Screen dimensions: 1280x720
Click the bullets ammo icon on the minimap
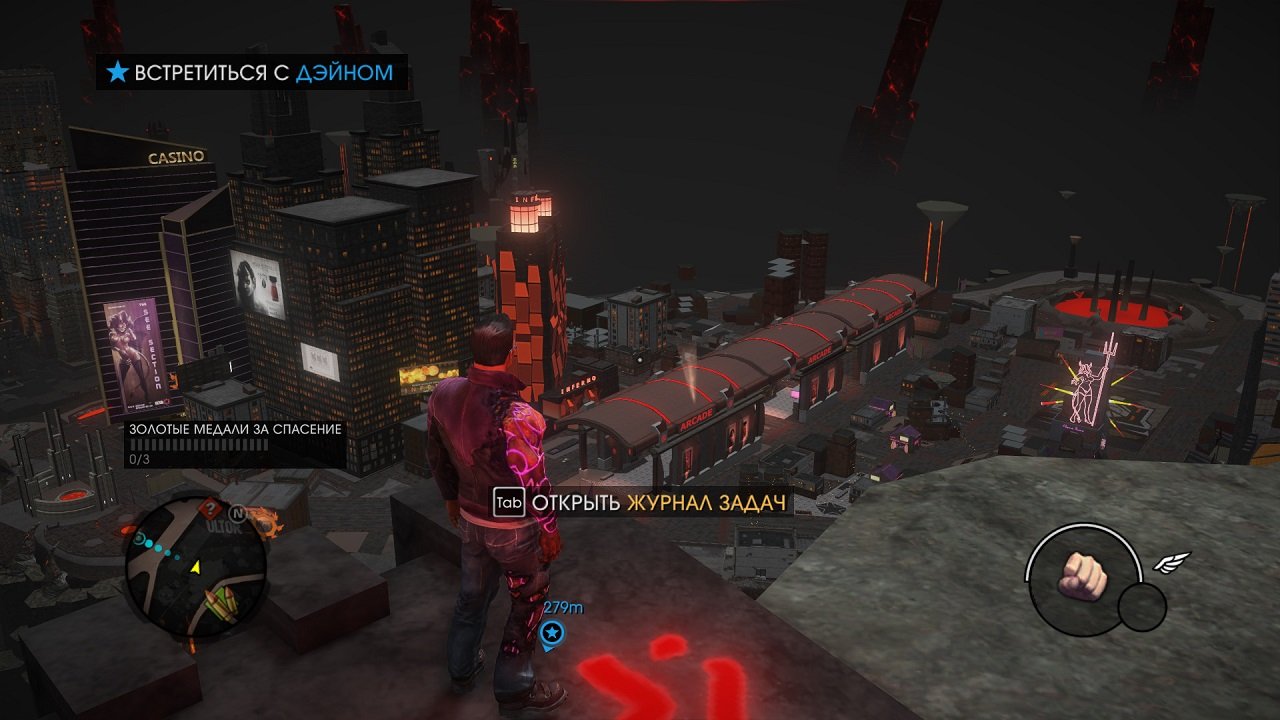pos(220,601)
